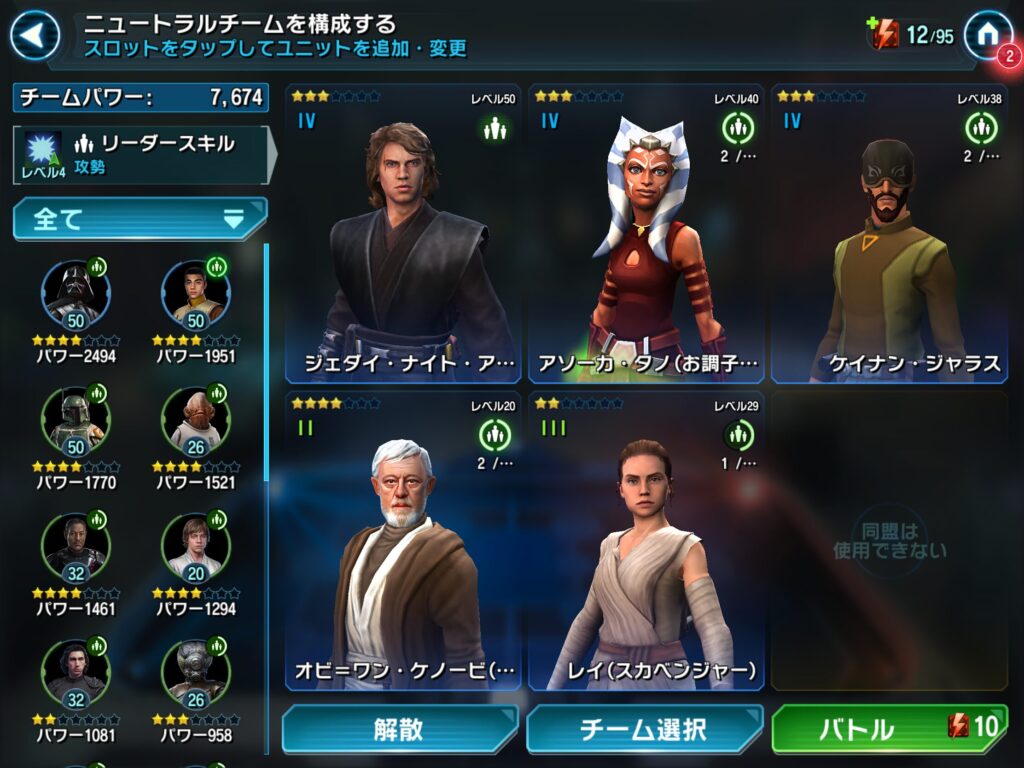Open the home screen button
This screenshot has height=768, width=1024.
[987, 34]
